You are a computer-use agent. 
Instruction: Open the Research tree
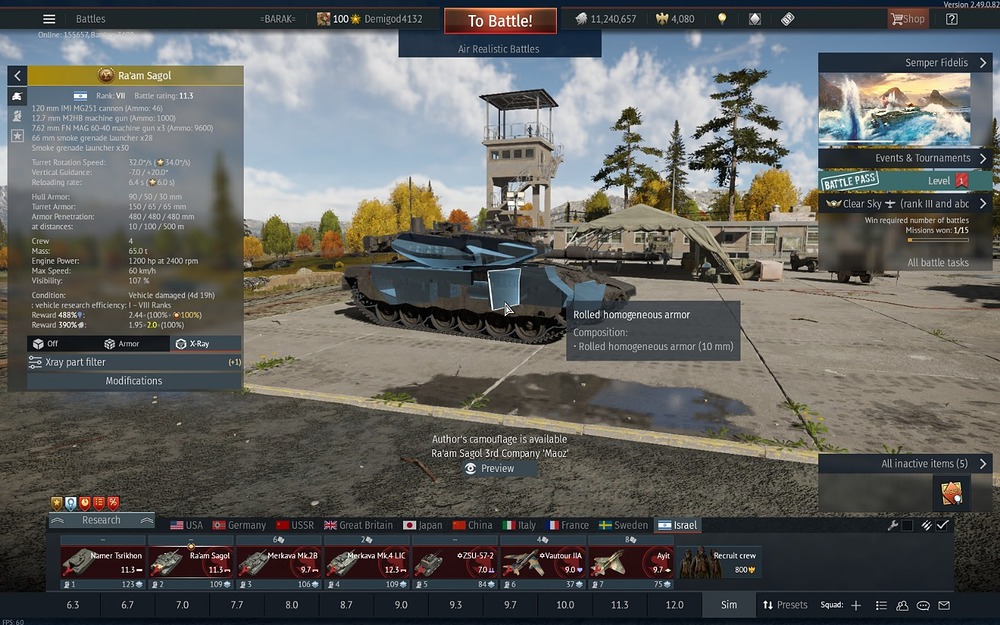click(101, 520)
